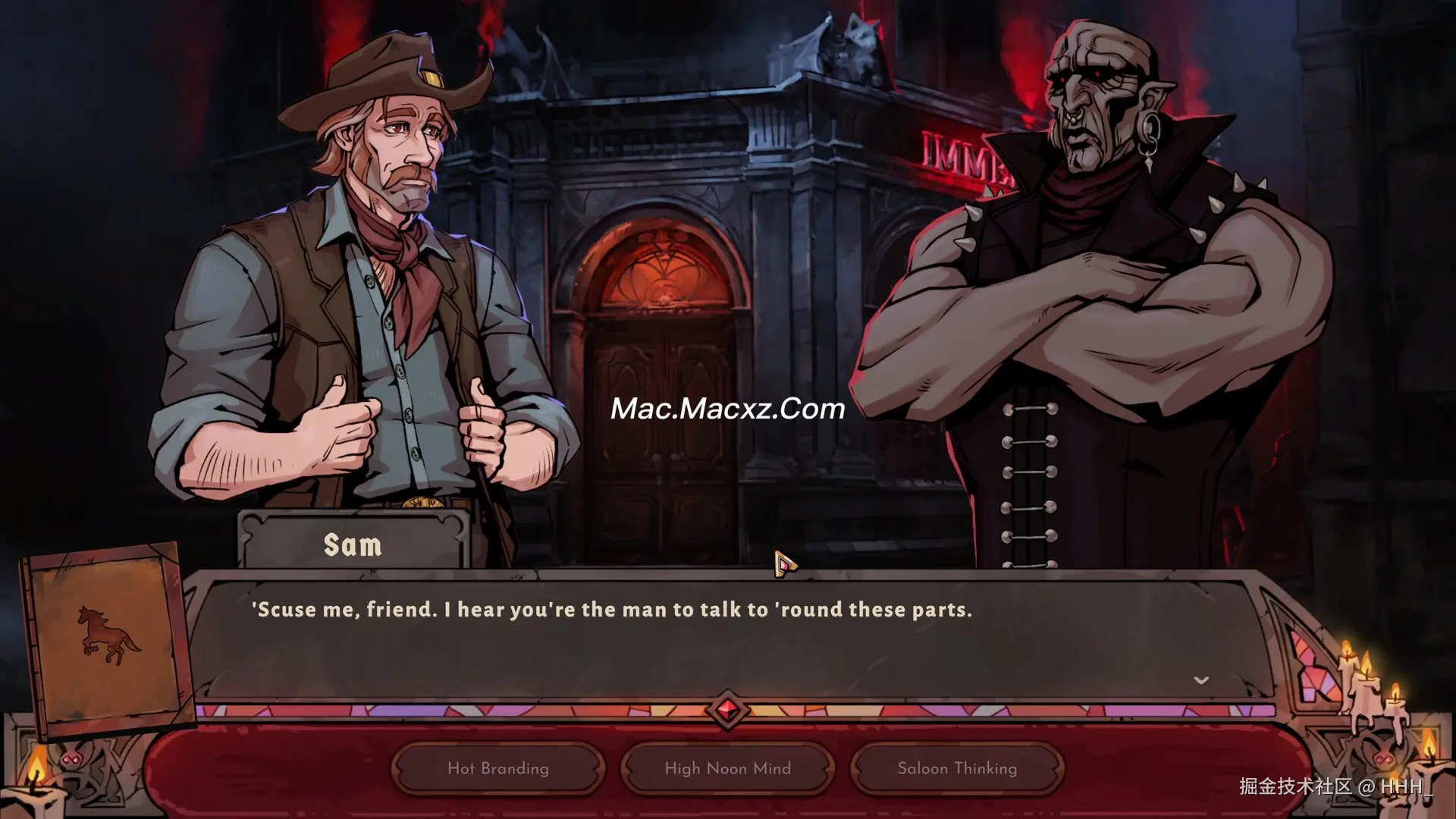Viewport: 1456px width, 819px height.
Task: Open the horse-emblem journal book
Action: (107, 637)
